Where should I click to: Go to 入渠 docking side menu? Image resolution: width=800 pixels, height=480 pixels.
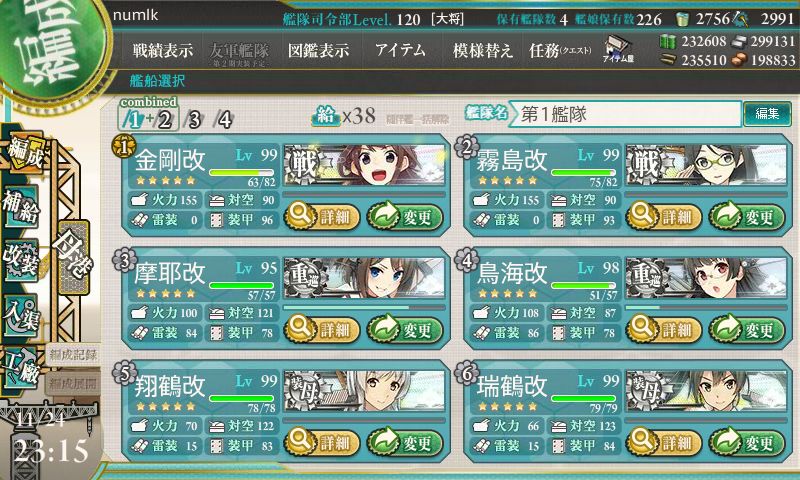(x=22, y=312)
